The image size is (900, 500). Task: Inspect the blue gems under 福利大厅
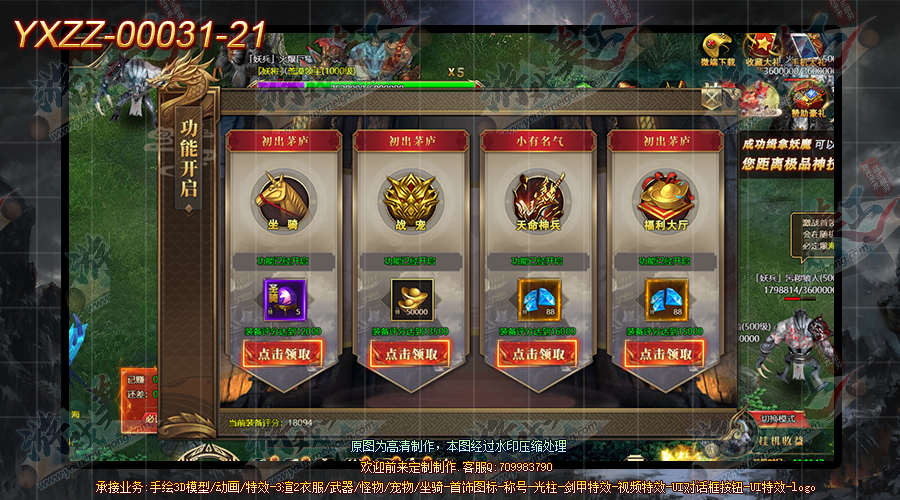664,299
